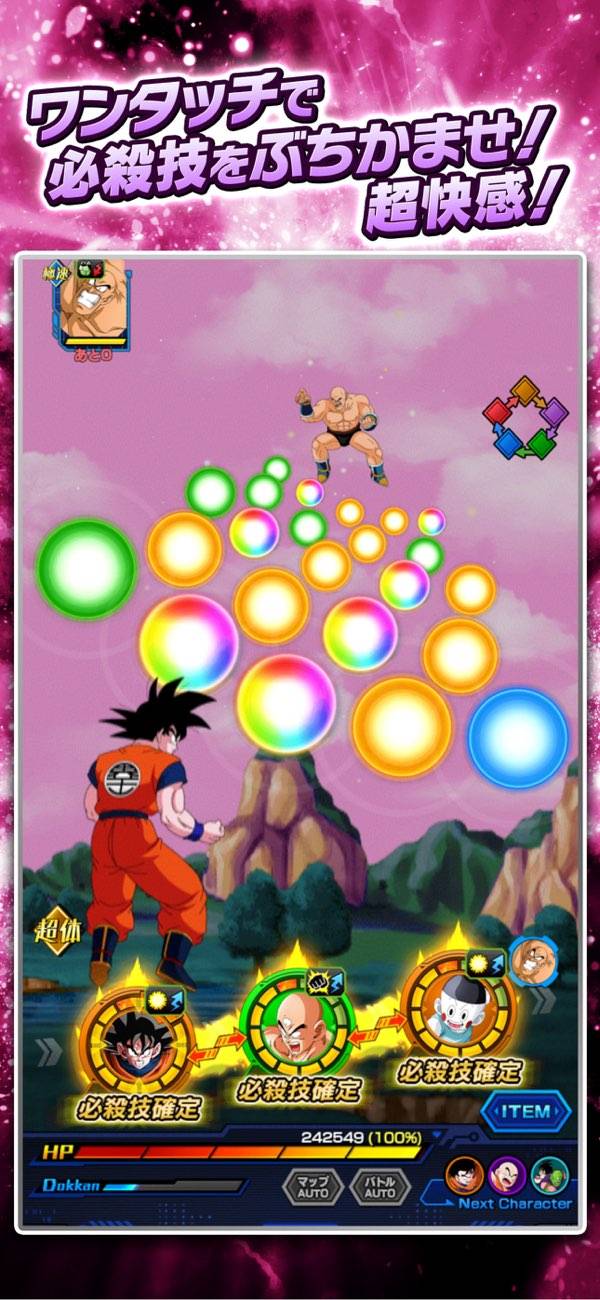Open the ITEM menu
Image resolution: width=600 pixels, height=1300 pixels.
(525, 1112)
